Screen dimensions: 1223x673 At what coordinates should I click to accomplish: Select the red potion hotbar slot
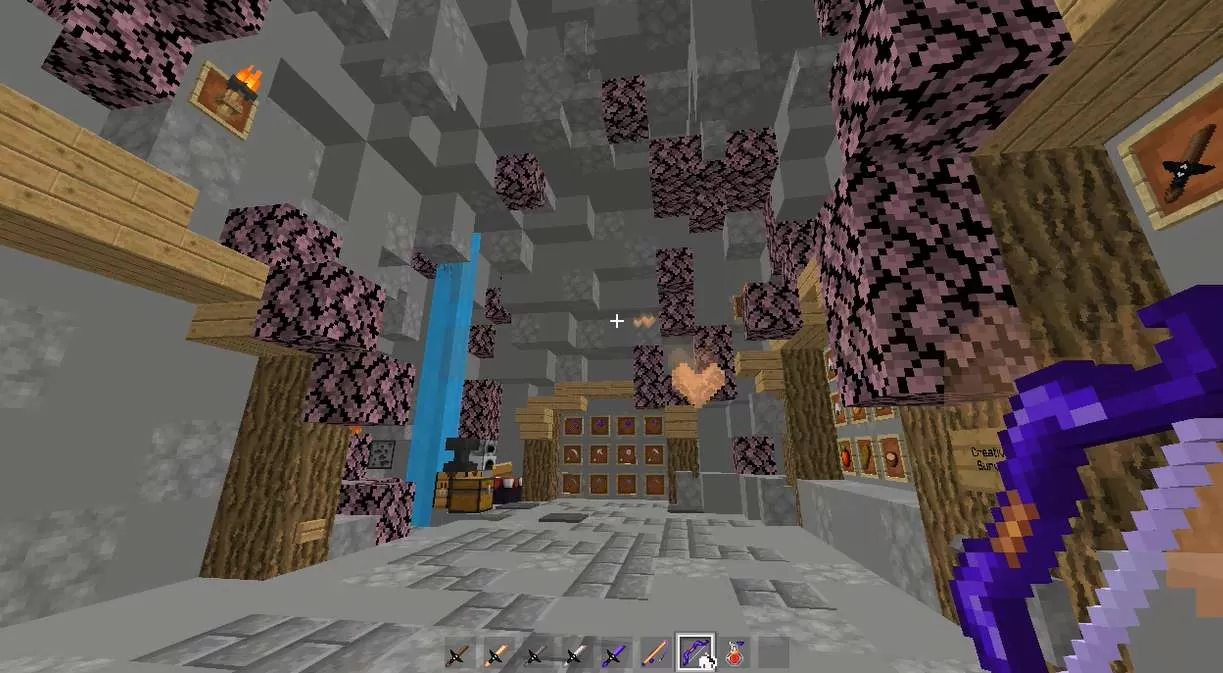click(x=734, y=655)
